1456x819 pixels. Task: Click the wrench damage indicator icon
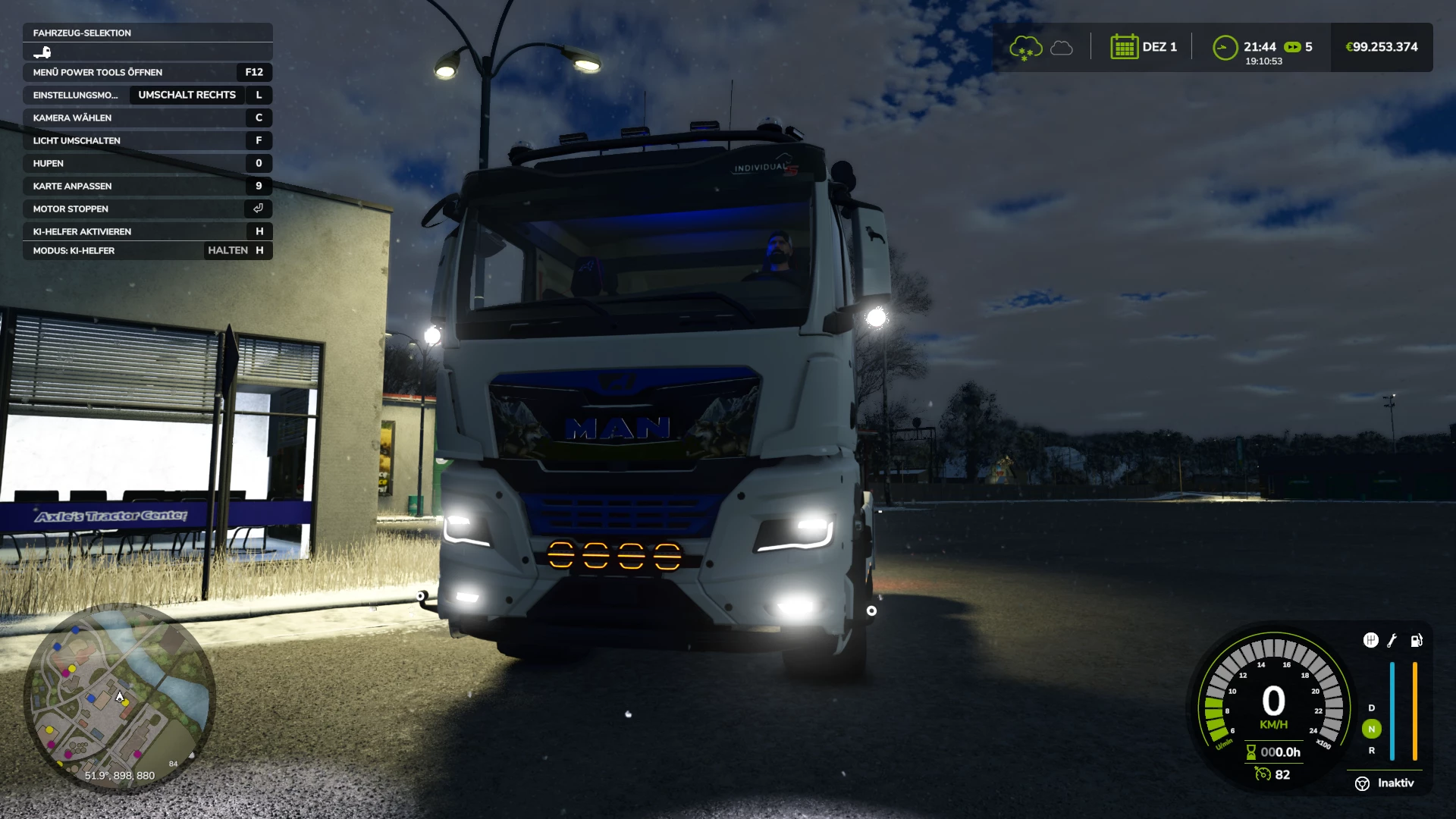[x=1392, y=641]
